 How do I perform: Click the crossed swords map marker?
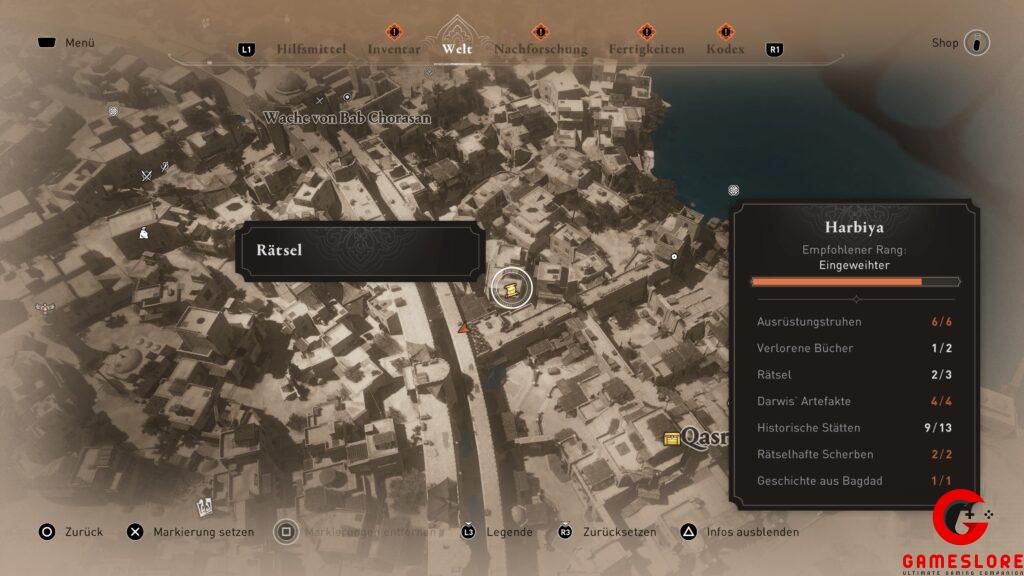(x=147, y=176)
